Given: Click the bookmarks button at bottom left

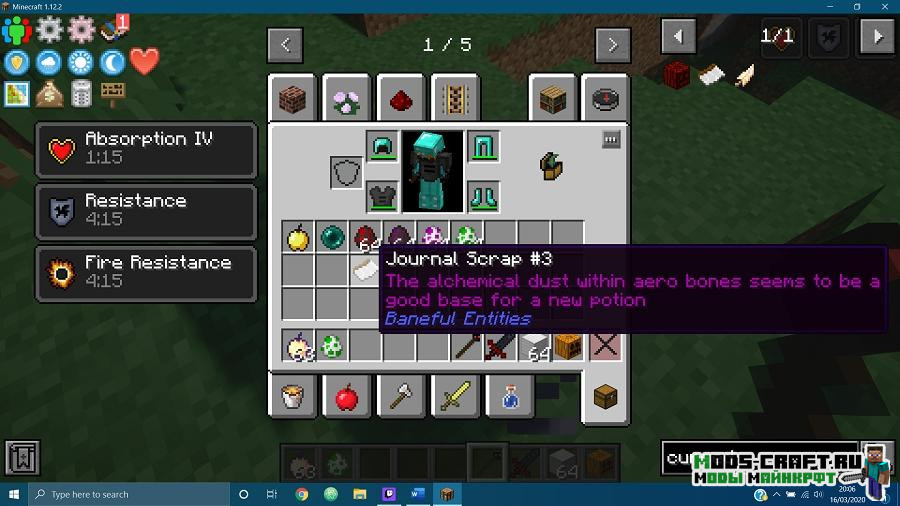Looking at the screenshot, I should click(x=22, y=457).
